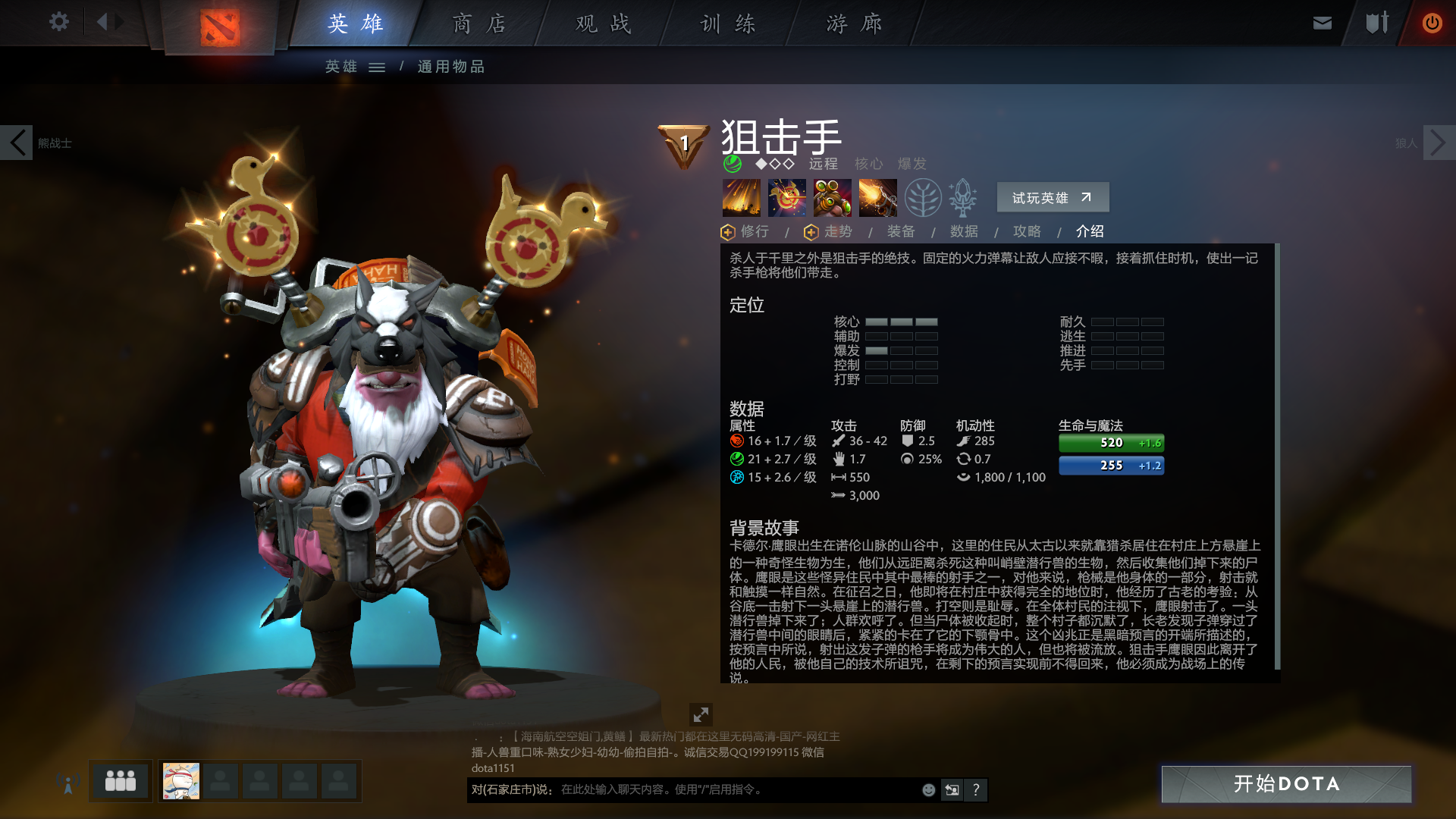Click the previous hero arrow toward 熊战士

[17, 142]
